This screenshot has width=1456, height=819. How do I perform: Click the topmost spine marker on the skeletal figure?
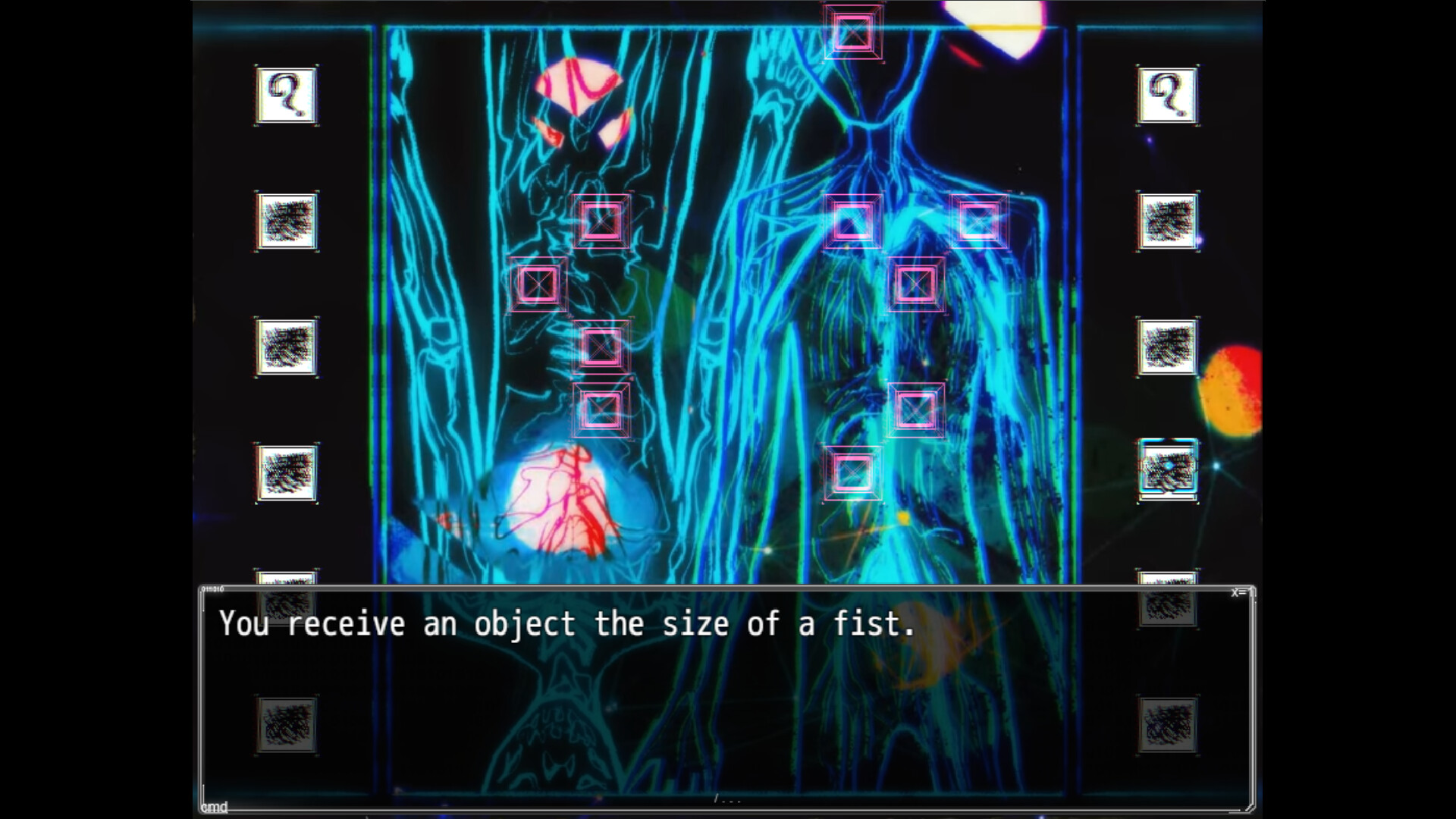(603, 223)
